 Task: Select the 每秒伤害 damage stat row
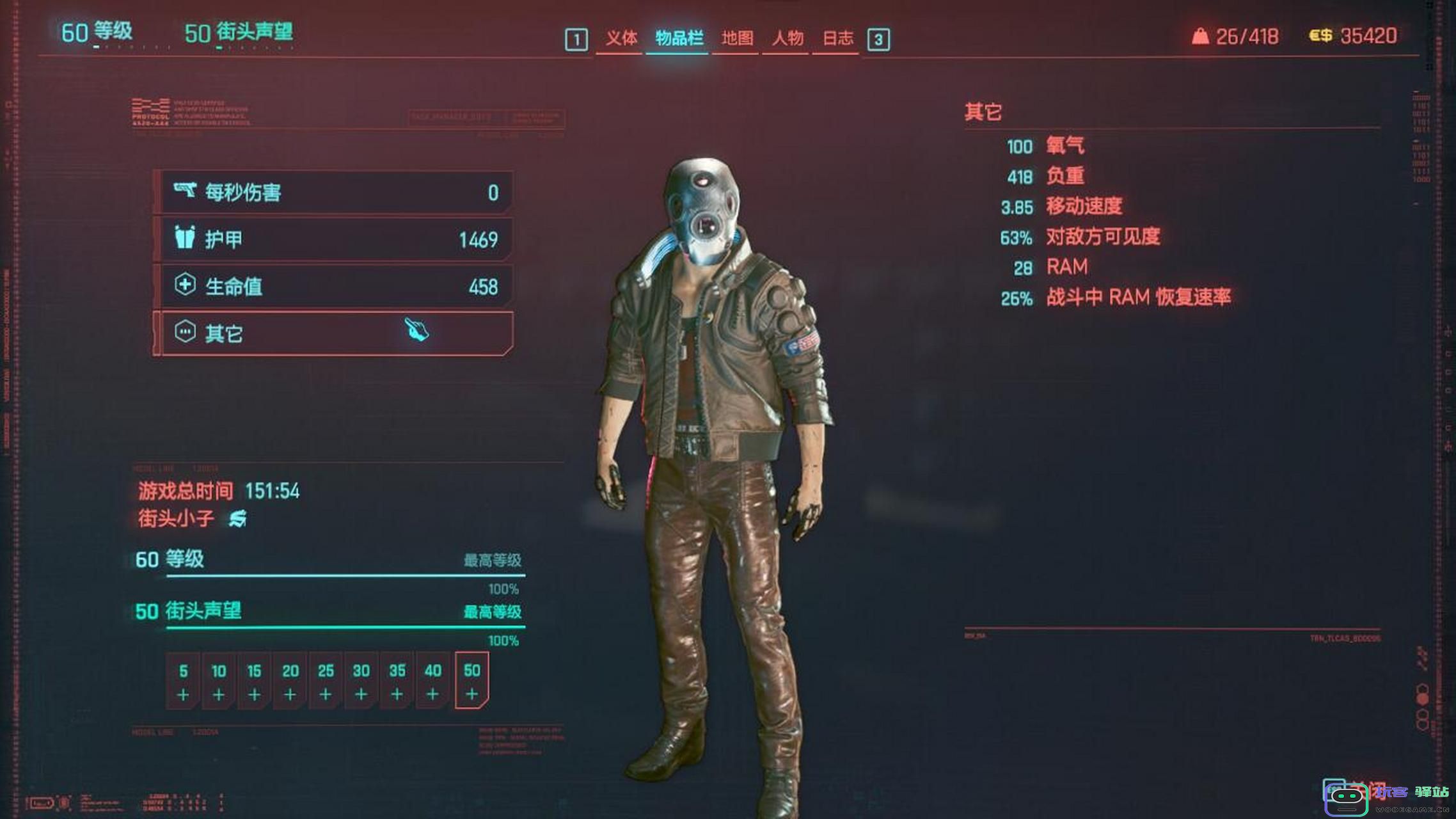coord(335,192)
